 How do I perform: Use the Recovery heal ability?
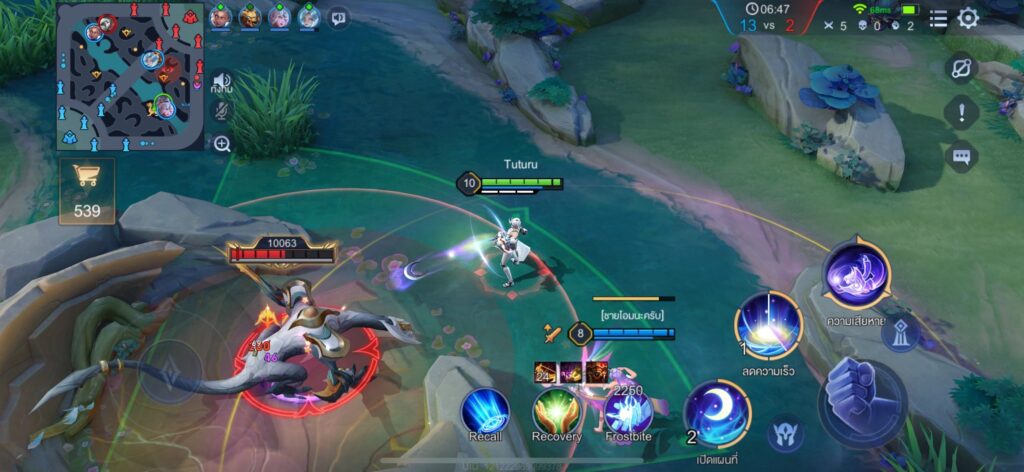tap(557, 411)
